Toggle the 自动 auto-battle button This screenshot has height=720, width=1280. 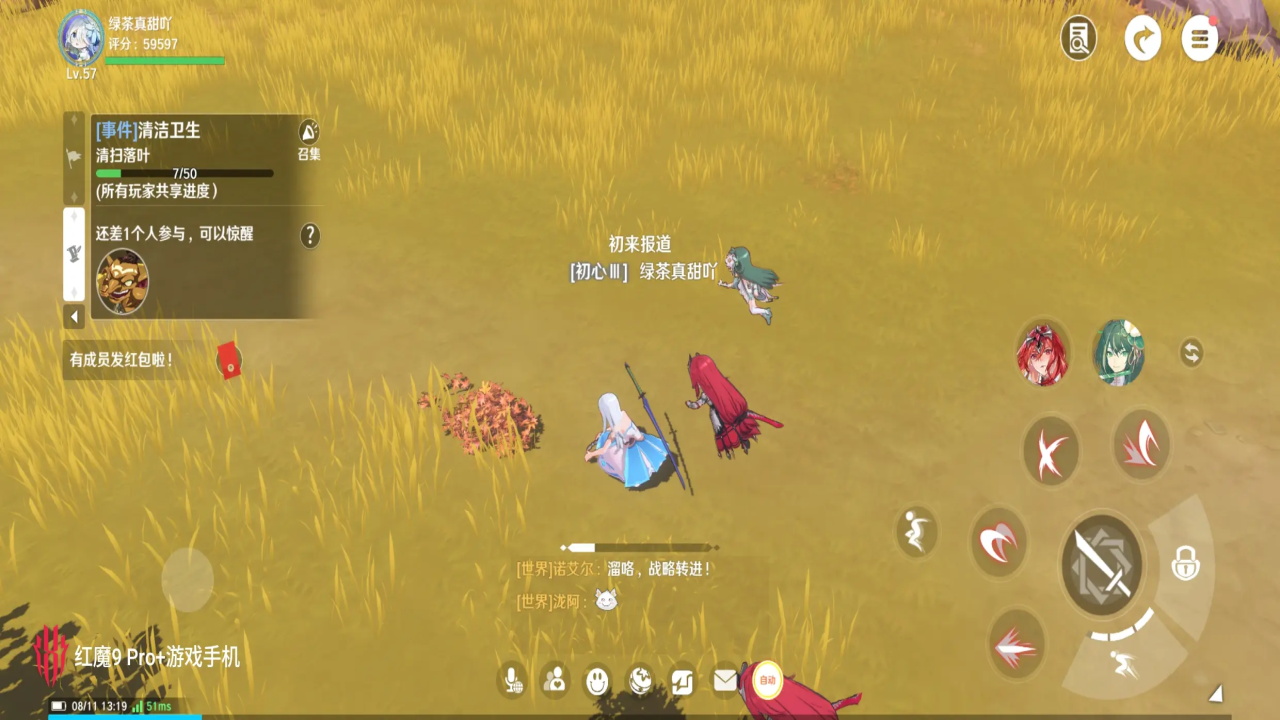tap(767, 680)
